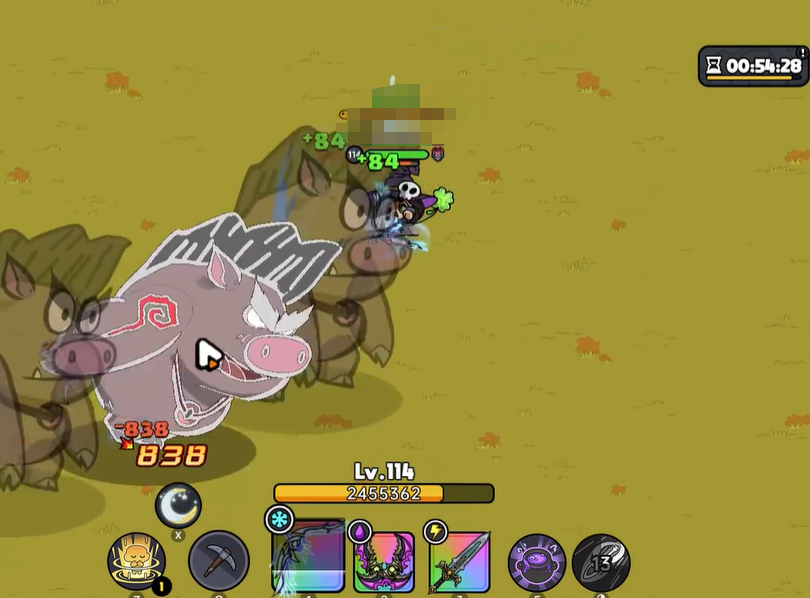Select the pickaxe tool slot
The height and width of the screenshot is (598, 810).
tap(219, 561)
